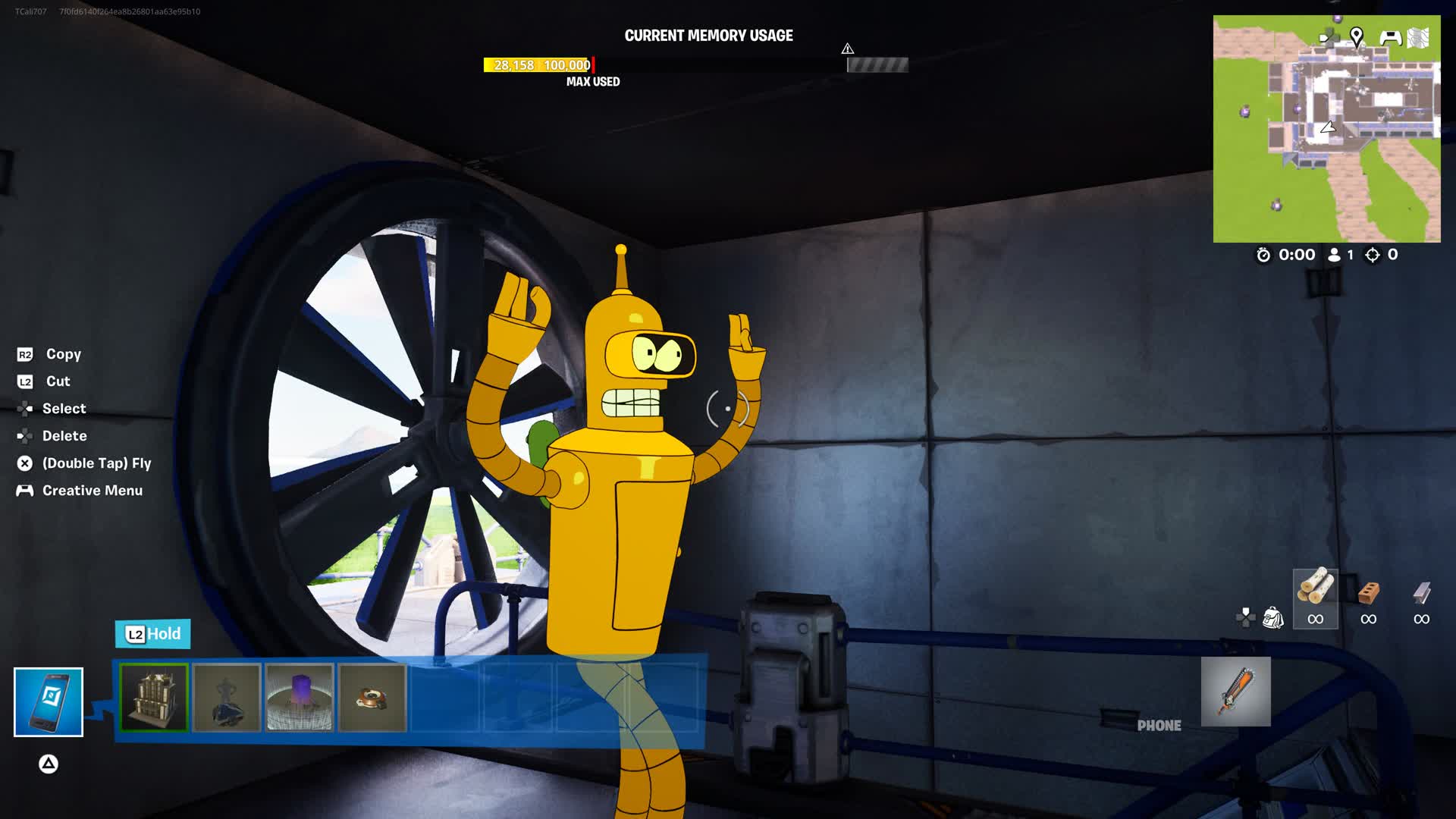Screen dimensions: 1456x819
Task: Select the copper round device quickbar slot
Action: coord(372,698)
